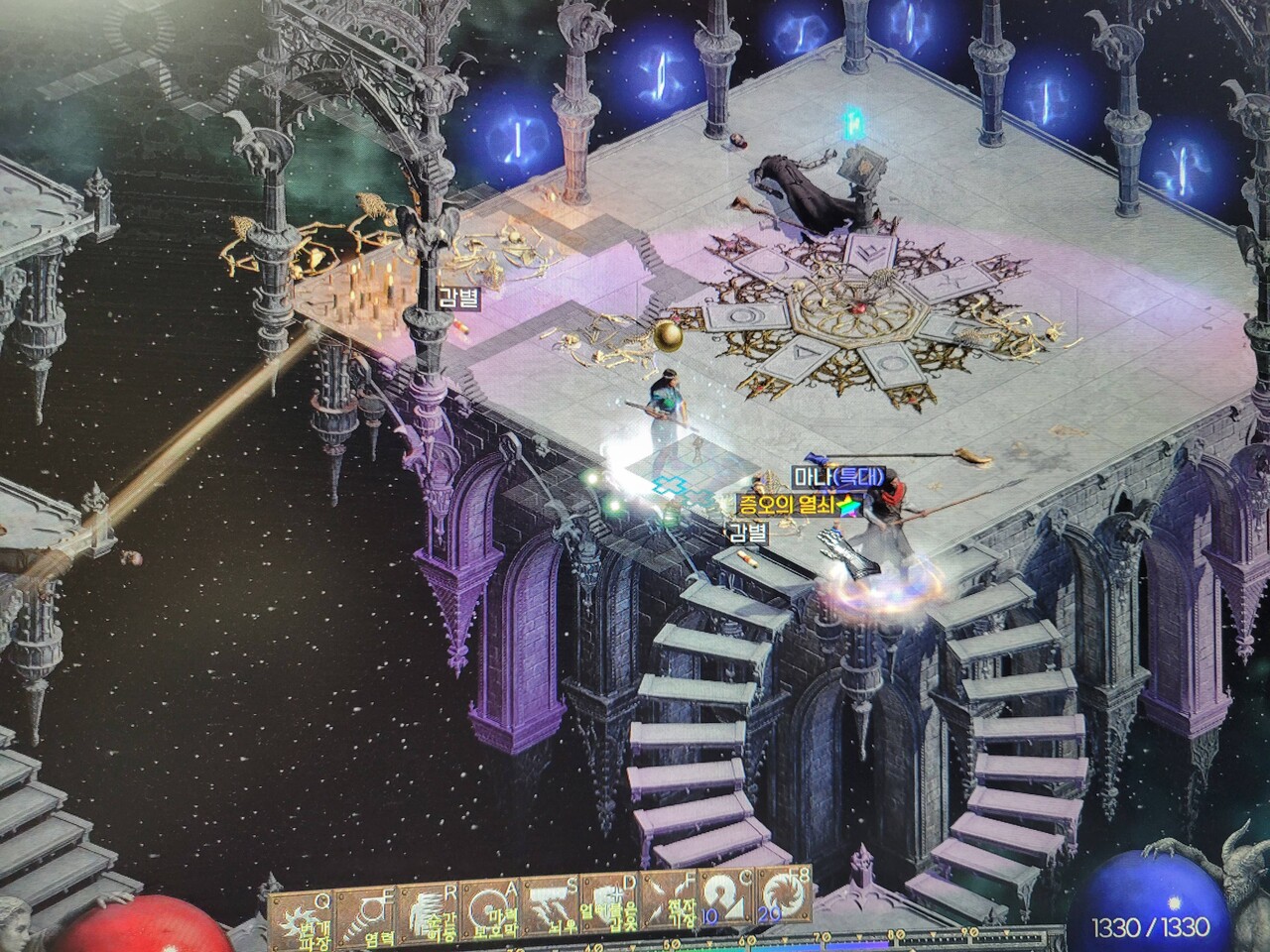Click the golden 증오의 열쇠 item label
The image size is (1270, 952).
pyautogui.click(x=789, y=505)
